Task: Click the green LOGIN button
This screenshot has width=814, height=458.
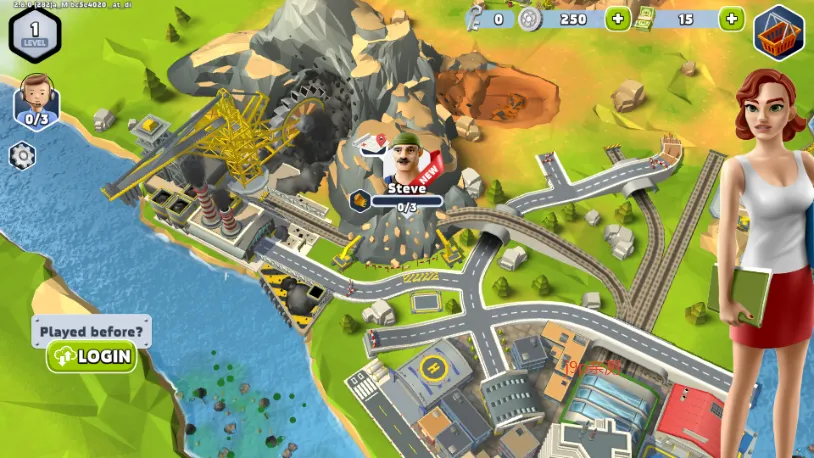Action: [x=91, y=356]
